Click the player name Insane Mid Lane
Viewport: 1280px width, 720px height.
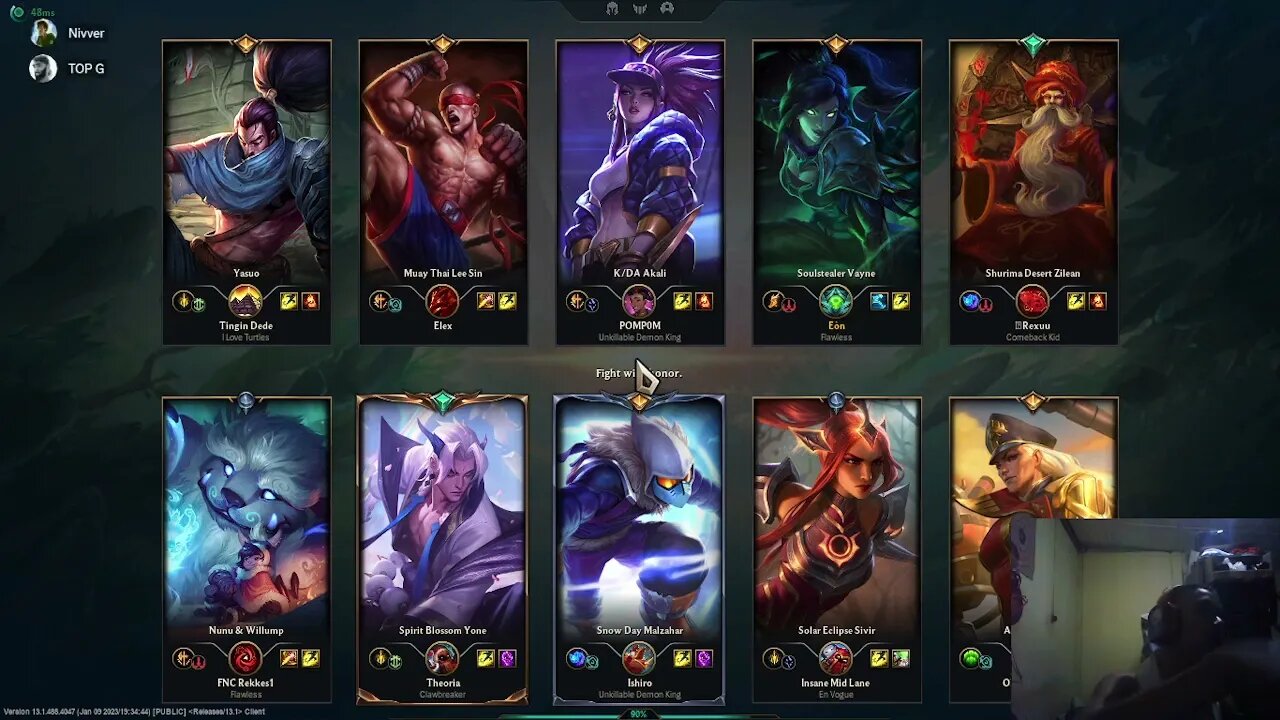[x=835, y=682]
